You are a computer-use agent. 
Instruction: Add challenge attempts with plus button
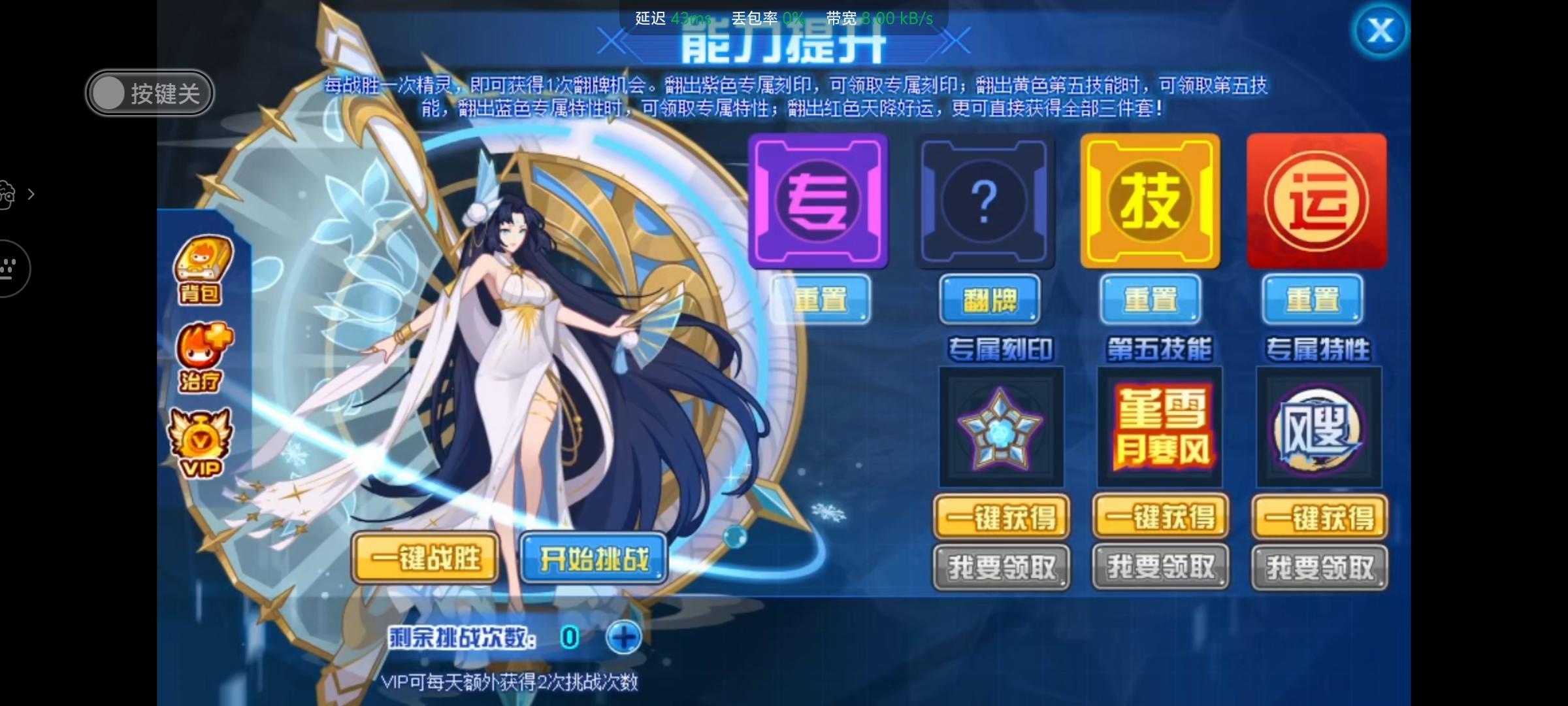pyautogui.click(x=623, y=635)
